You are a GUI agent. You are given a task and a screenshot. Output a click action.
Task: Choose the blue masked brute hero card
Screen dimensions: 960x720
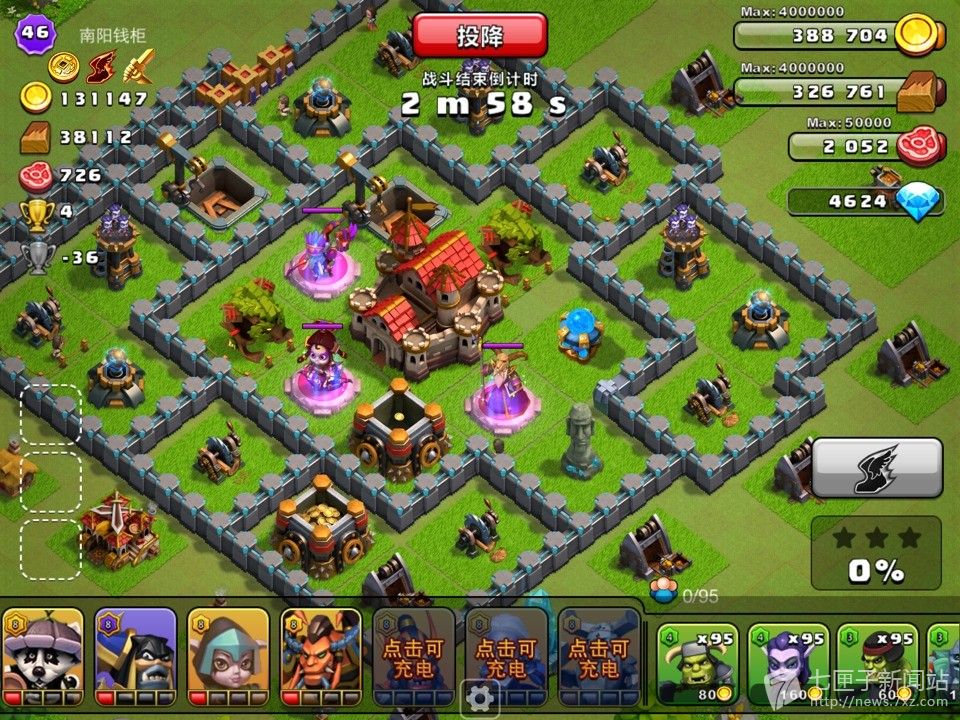point(136,648)
